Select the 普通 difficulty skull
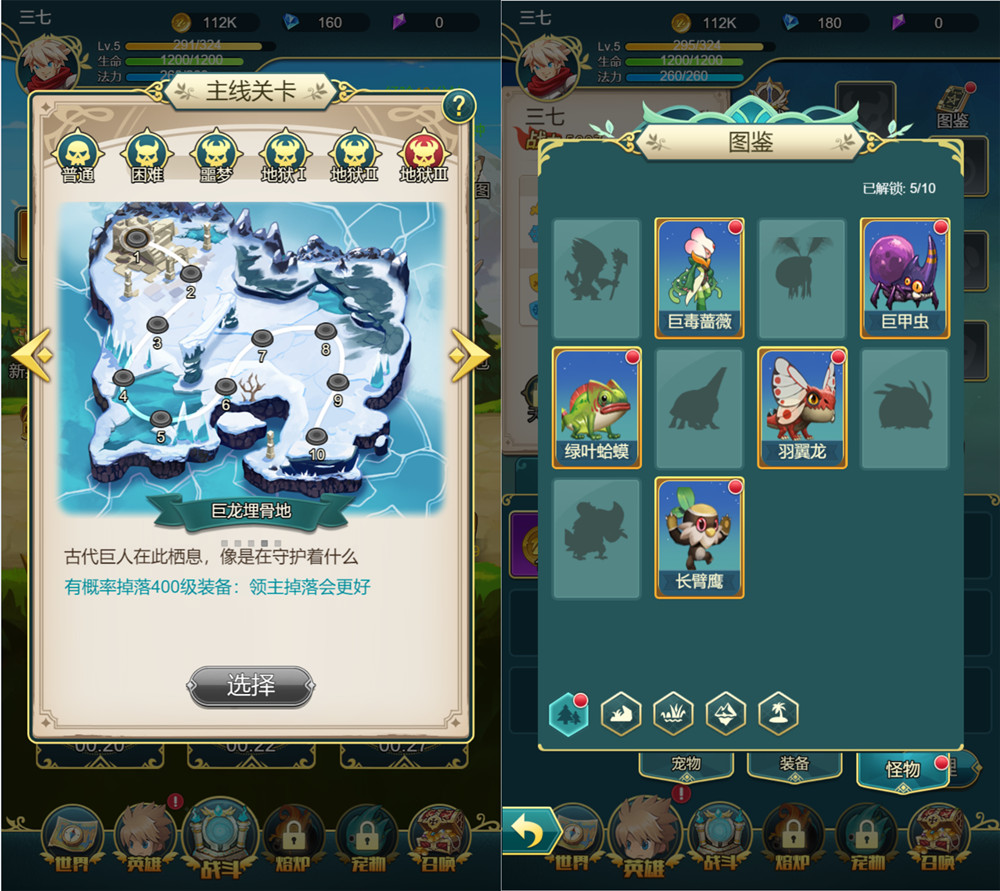 (78, 155)
